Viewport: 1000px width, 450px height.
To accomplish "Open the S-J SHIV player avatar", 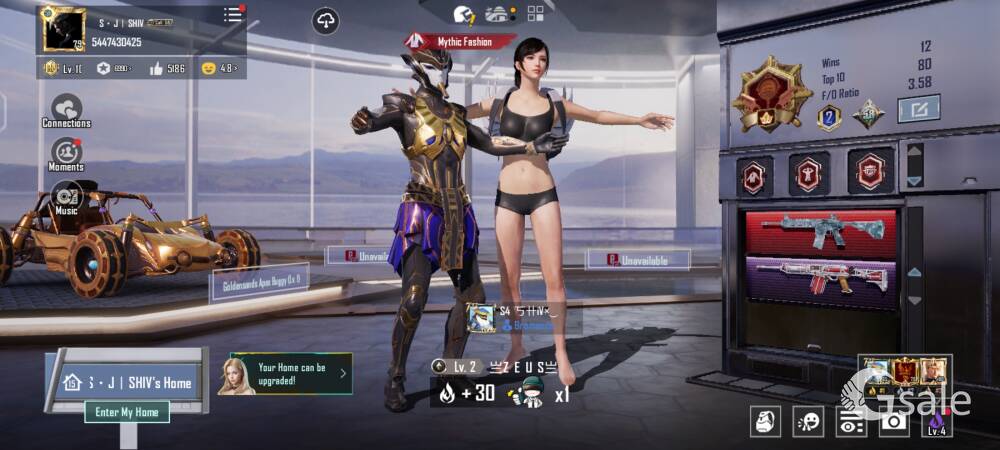I will [64, 29].
